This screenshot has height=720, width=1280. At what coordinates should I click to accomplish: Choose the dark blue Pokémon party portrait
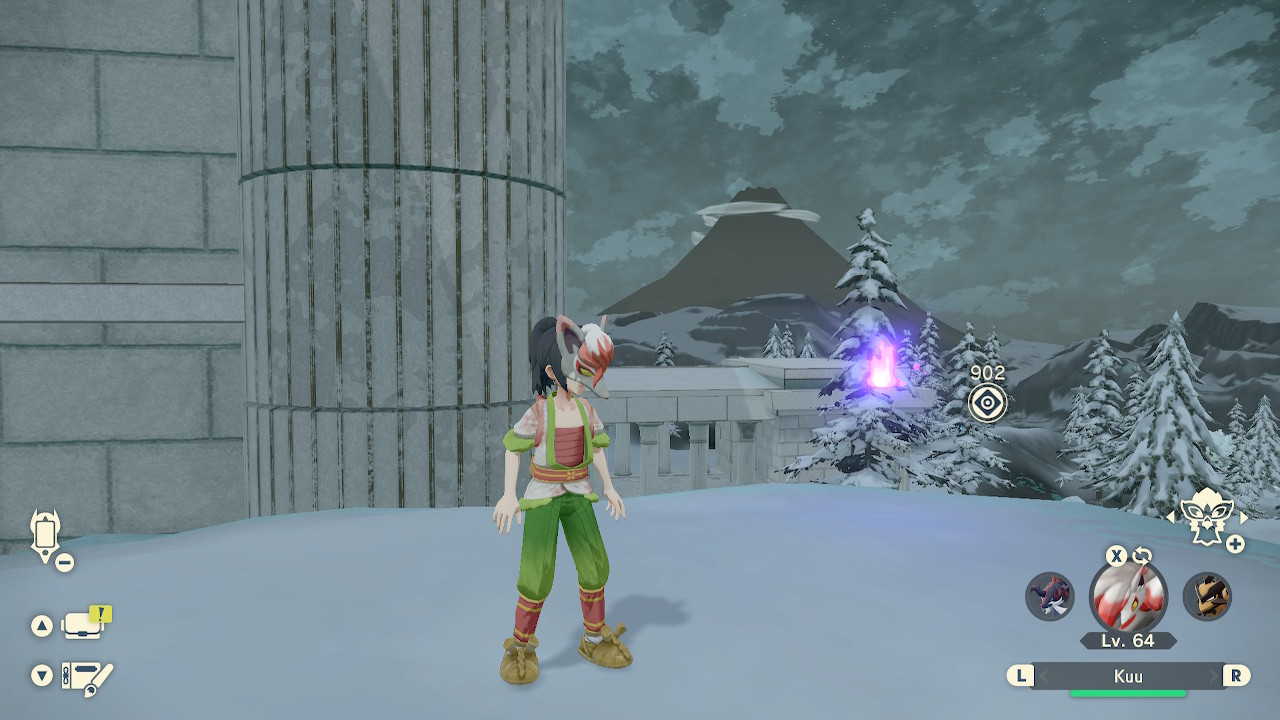(x=1049, y=596)
